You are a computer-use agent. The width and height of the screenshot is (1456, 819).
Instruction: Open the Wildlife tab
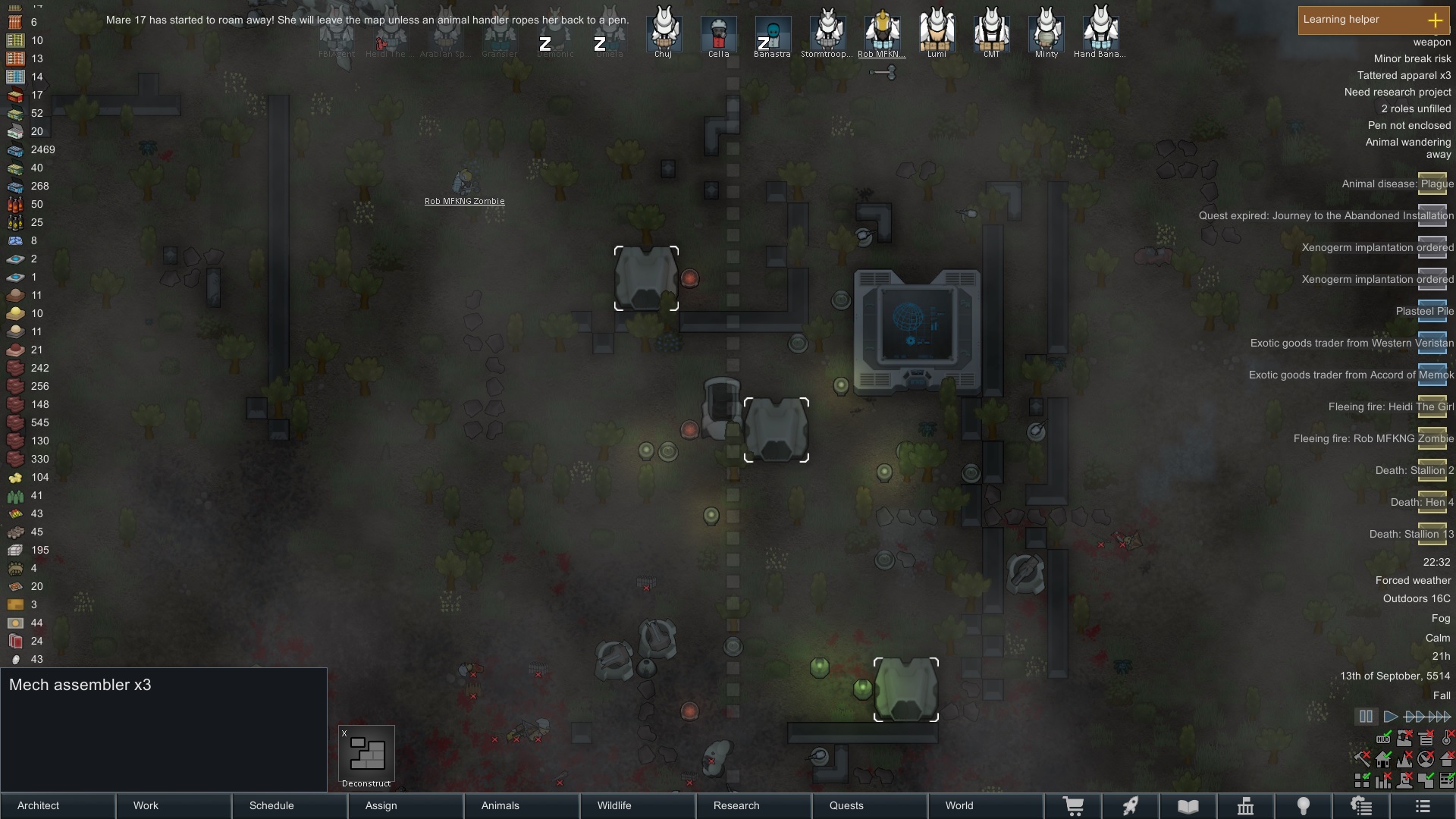(x=638, y=805)
